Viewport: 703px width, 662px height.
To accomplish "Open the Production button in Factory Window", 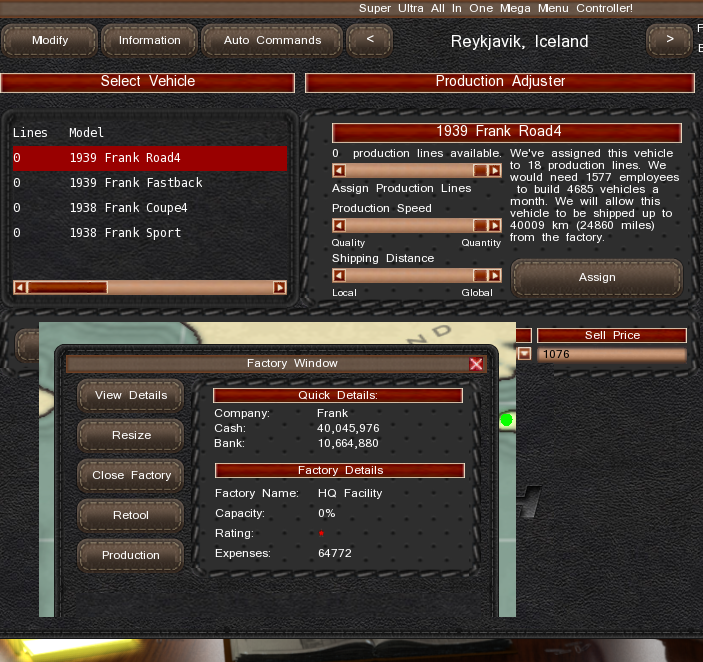I will pos(131,555).
